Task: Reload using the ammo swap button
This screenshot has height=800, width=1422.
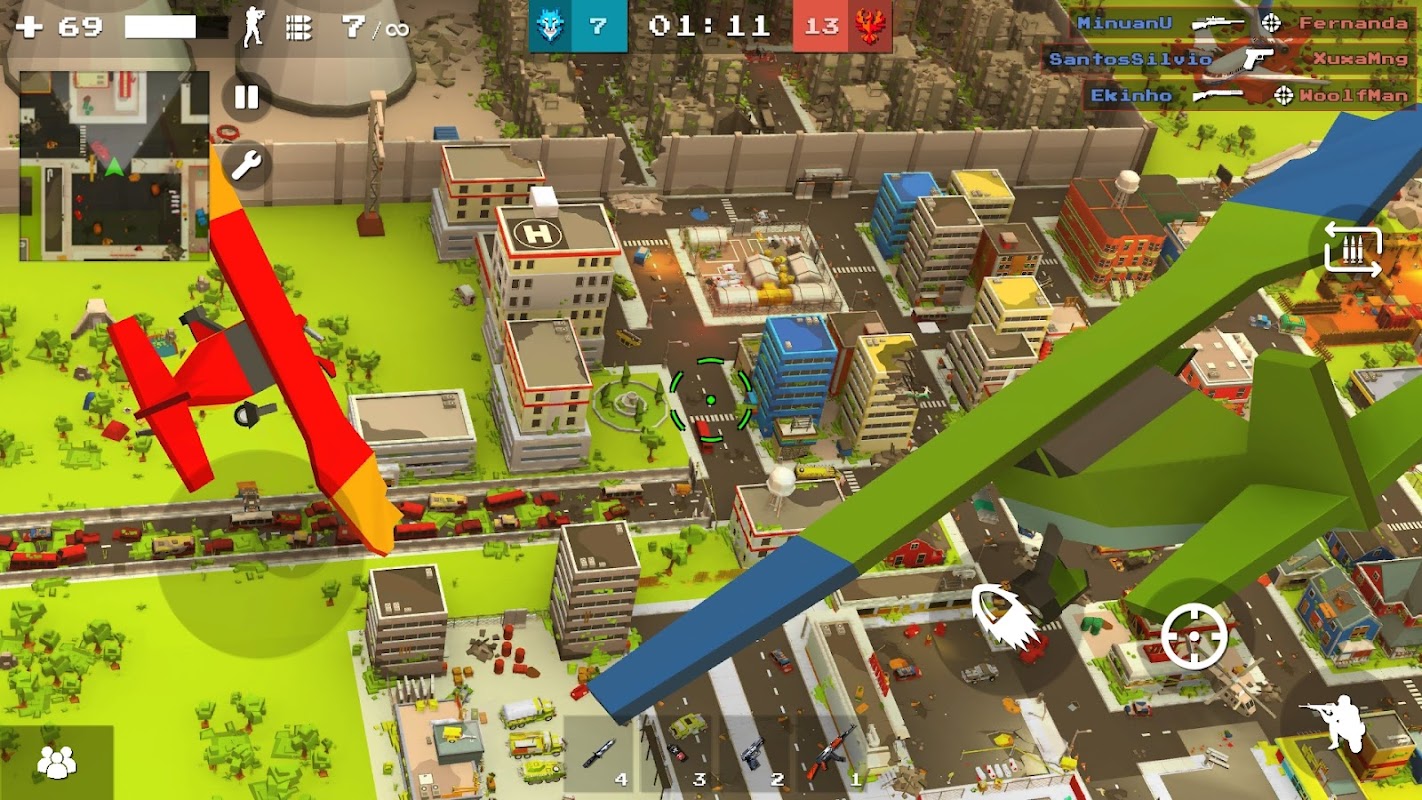Action: click(x=1352, y=250)
